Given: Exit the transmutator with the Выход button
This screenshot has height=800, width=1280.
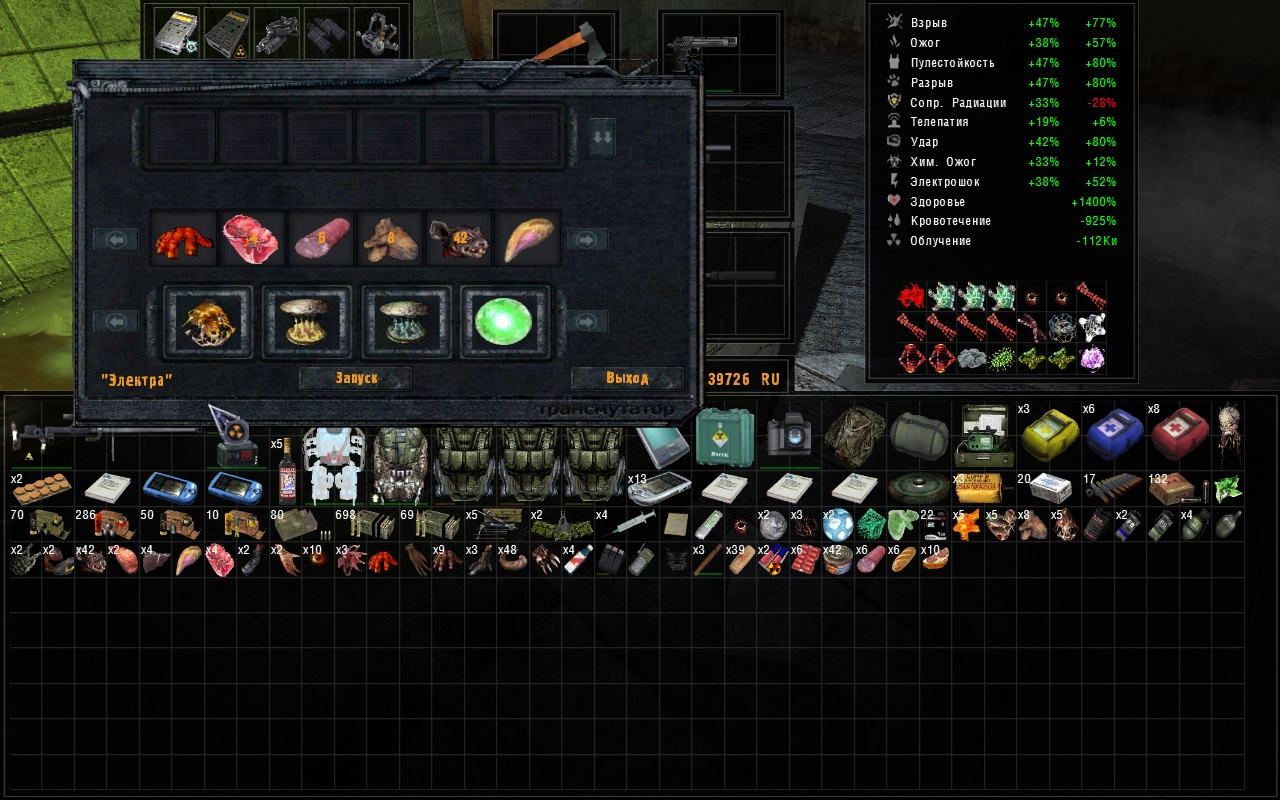Looking at the screenshot, I should click(x=627, y=378).
